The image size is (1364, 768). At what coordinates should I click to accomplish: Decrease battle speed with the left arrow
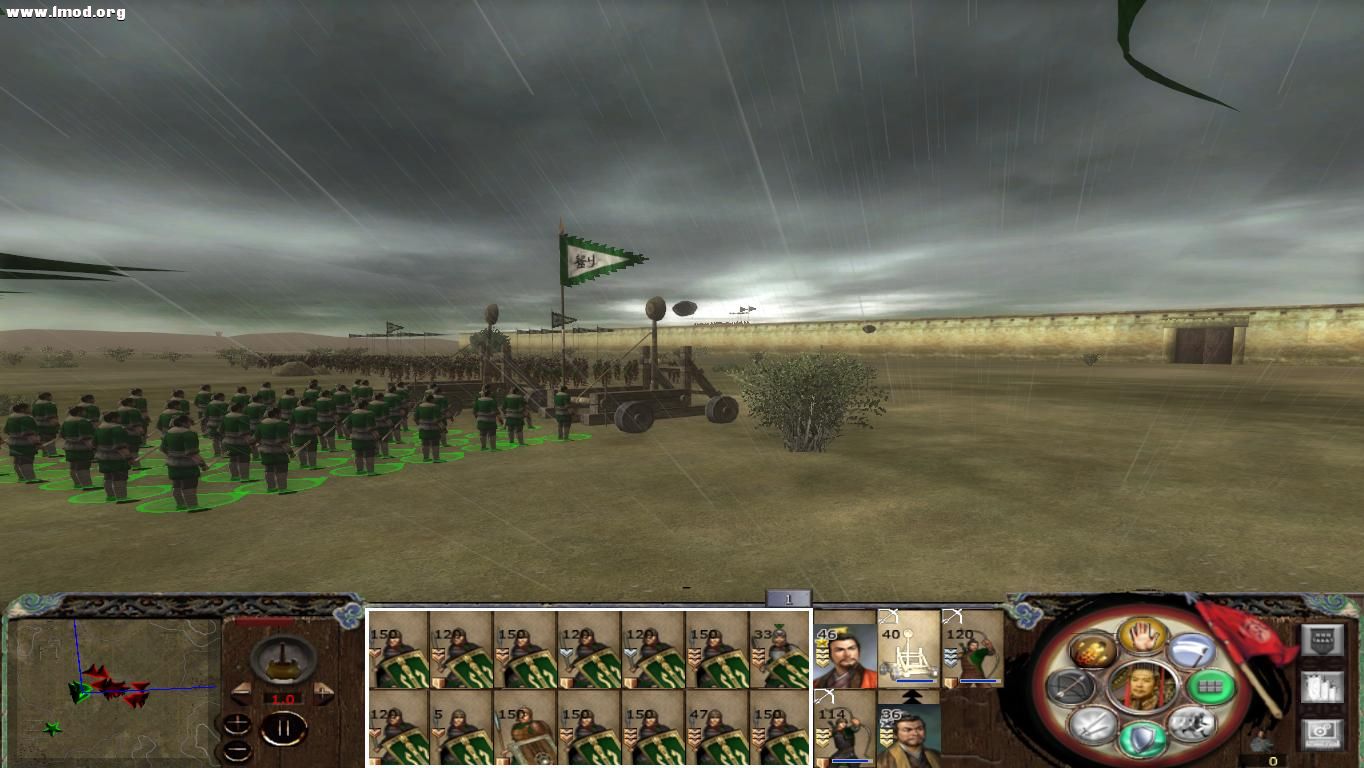(x=242, y=693)
